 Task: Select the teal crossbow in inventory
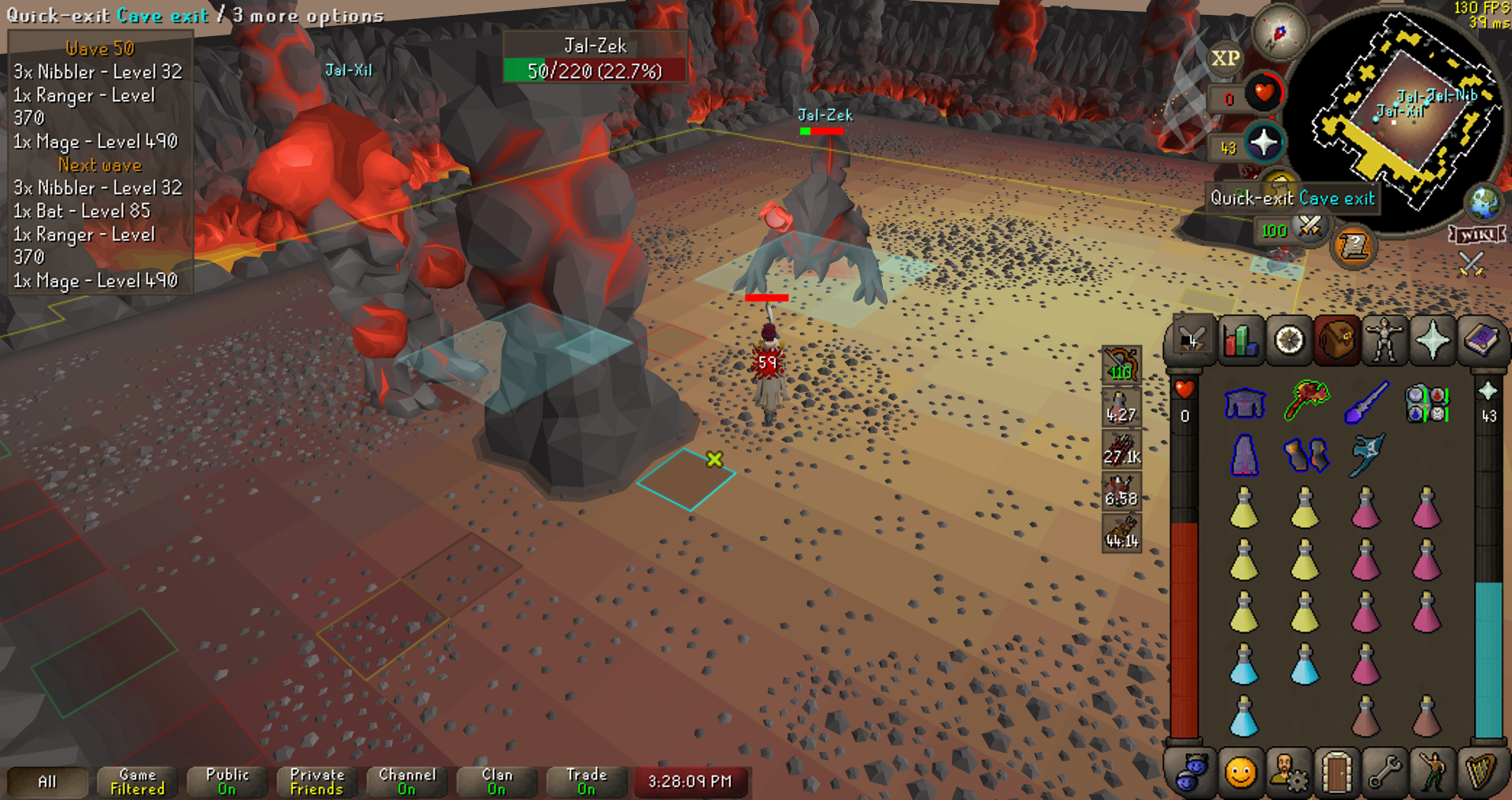pyautogui.click(x=1366, y=455)
